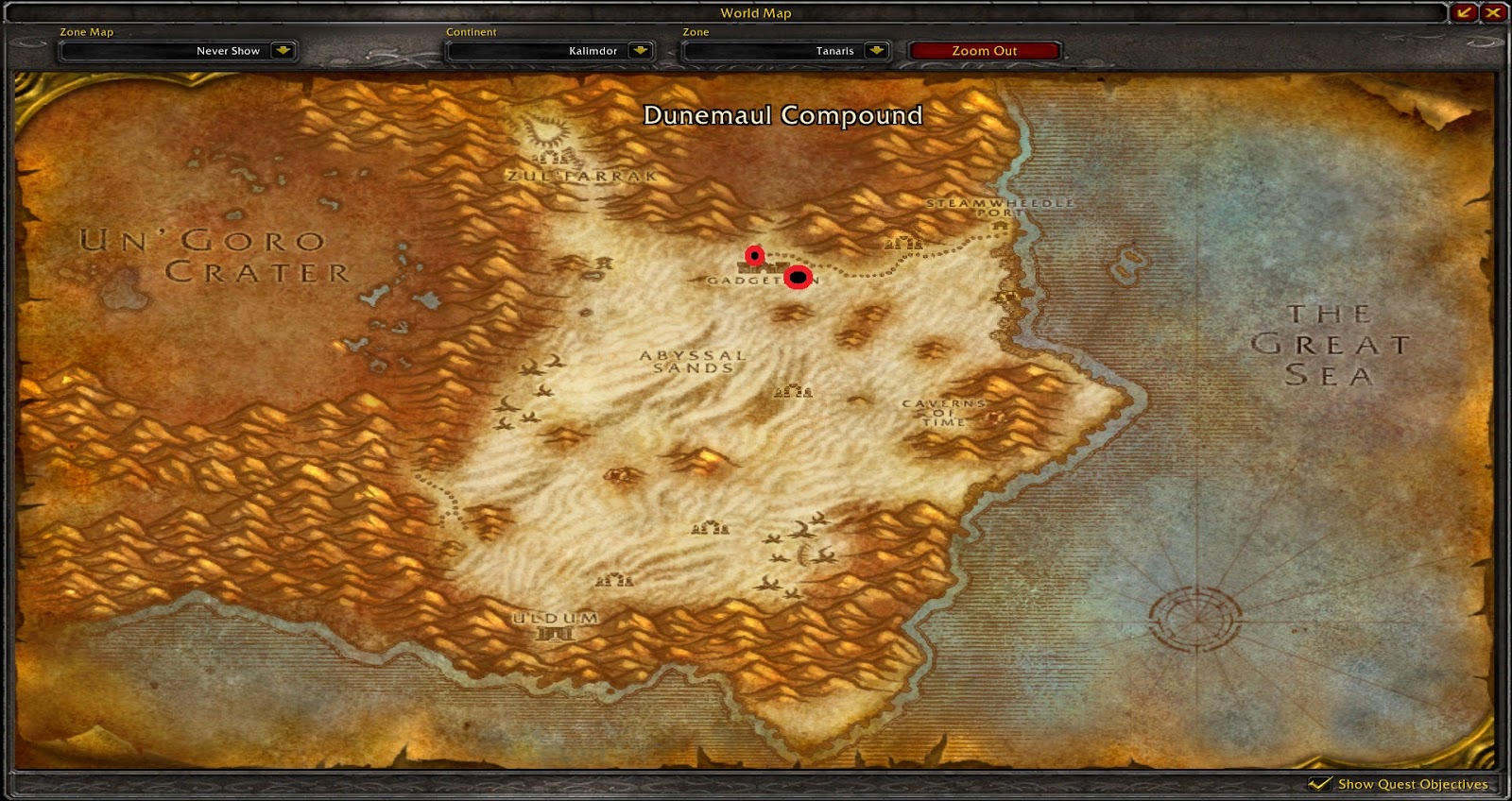Click the ruins icon near Dunemaul Compound
Viewport: 1512px width, 801px height.
[x=902, y=245]
